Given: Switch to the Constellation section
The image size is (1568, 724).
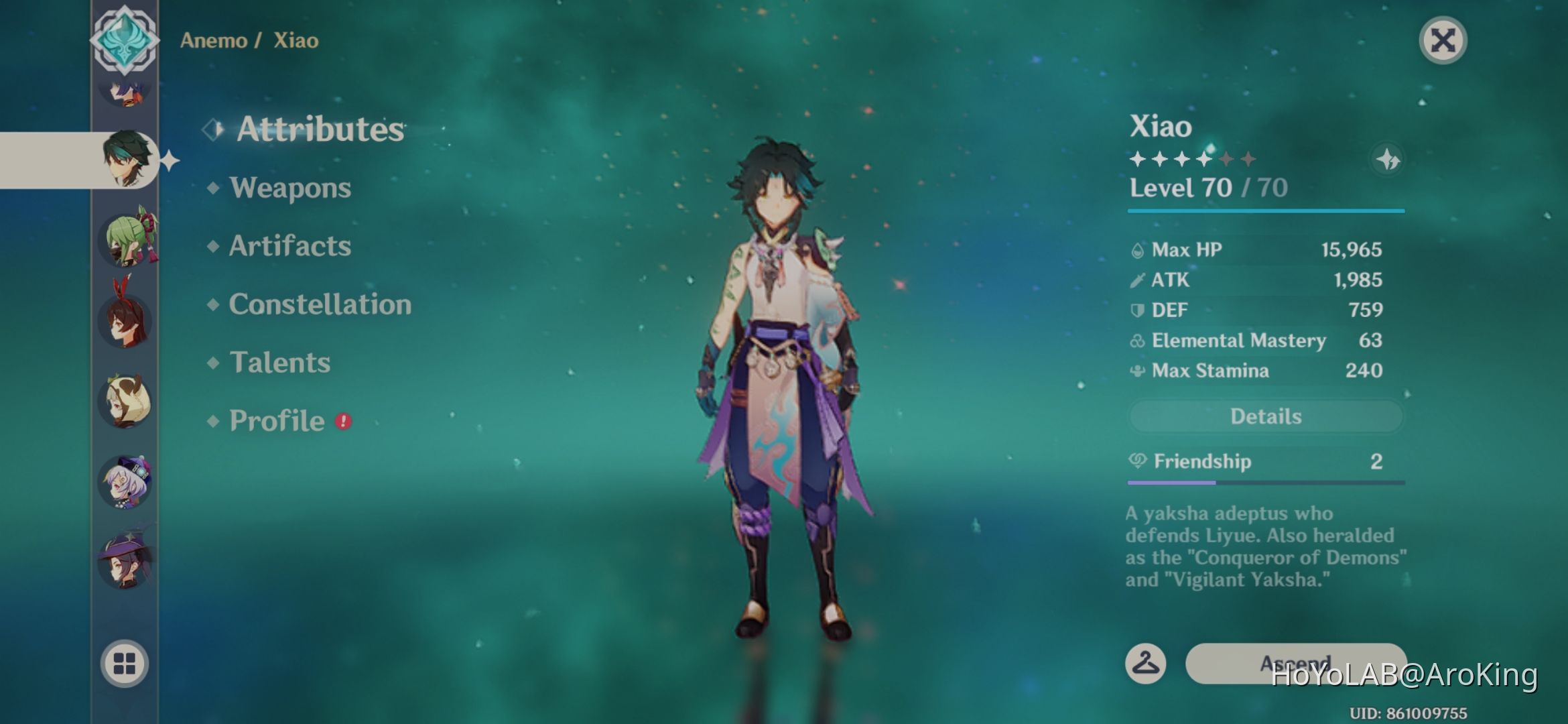Looking at the screenshot, I should [320, 304].
